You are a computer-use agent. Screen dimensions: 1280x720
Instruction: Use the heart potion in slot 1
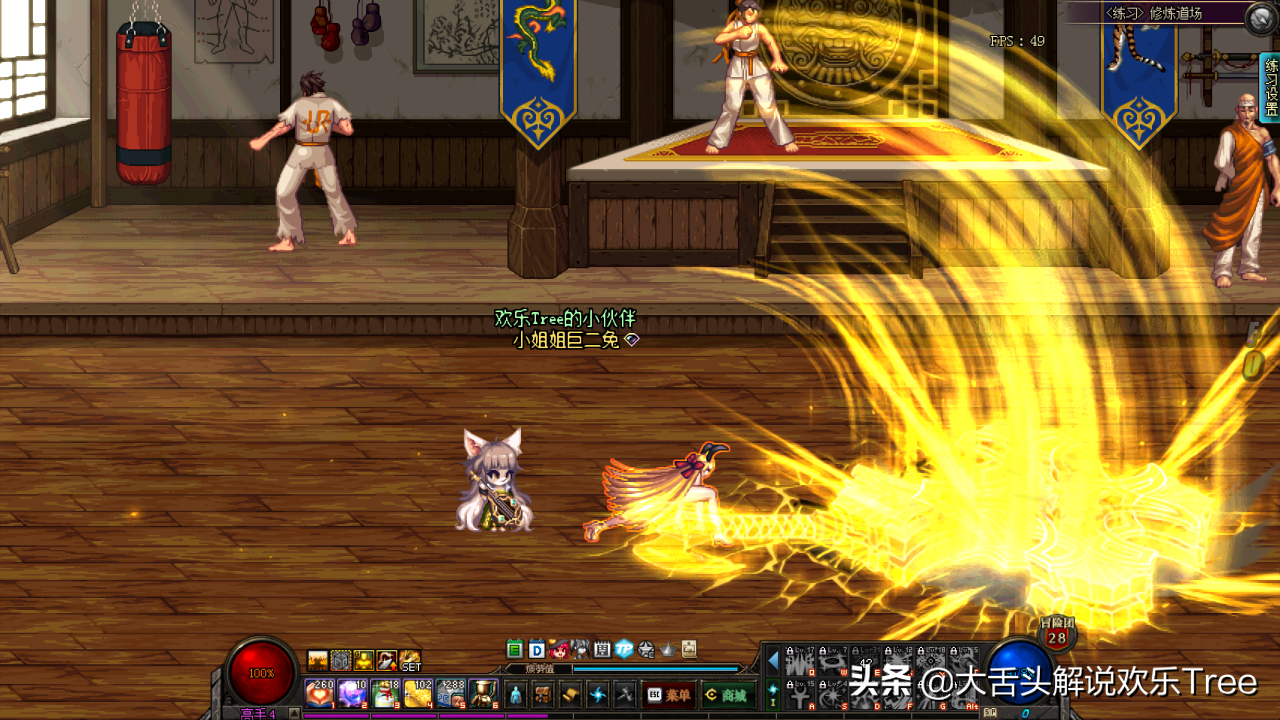tap(319, 693)
